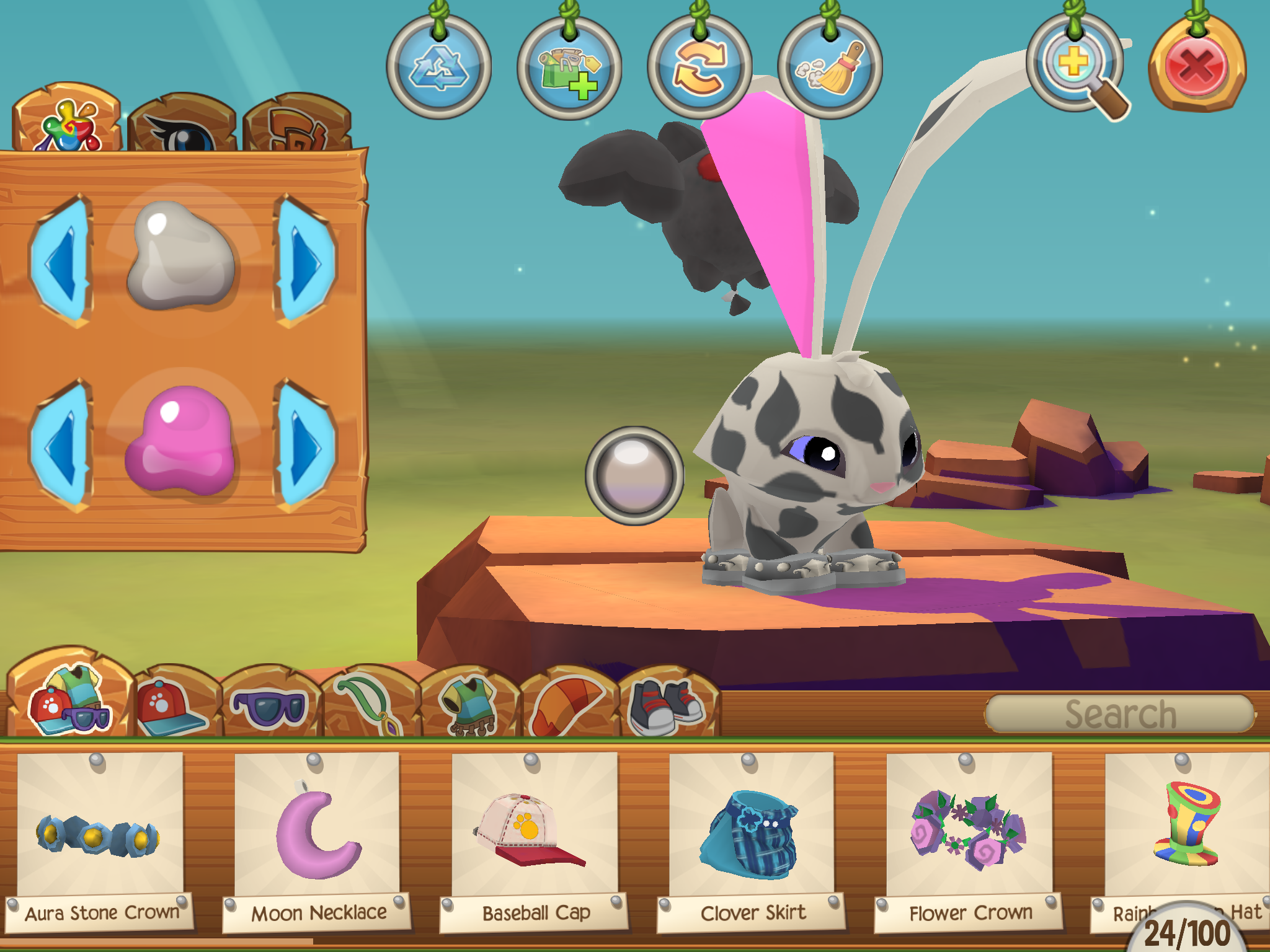The image size is (1270, 952).
Task: Pick the pink paint blob color
Action: point(181,440)
